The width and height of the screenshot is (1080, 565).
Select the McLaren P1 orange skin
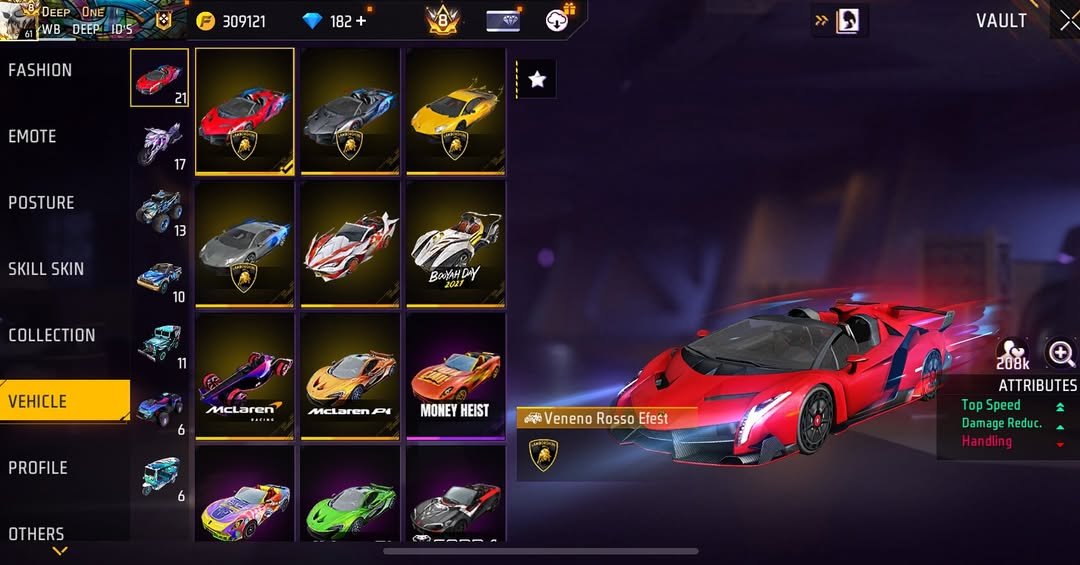[x=350, y=376]
